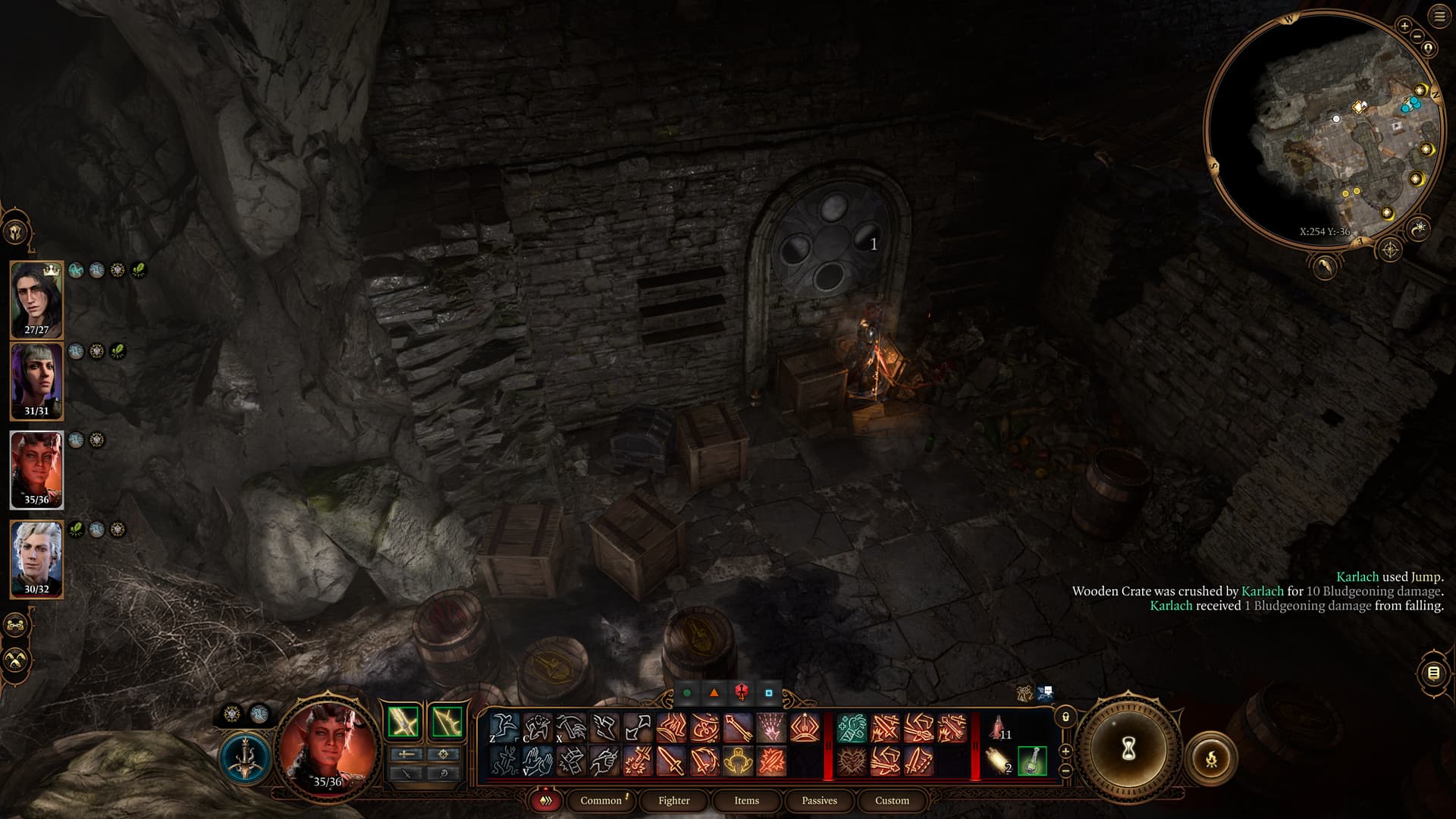Zoom out the minimap with minus button
The height and width of the screenshot is (819, 1456).
pyautogui.click(x=1416, y=36)
